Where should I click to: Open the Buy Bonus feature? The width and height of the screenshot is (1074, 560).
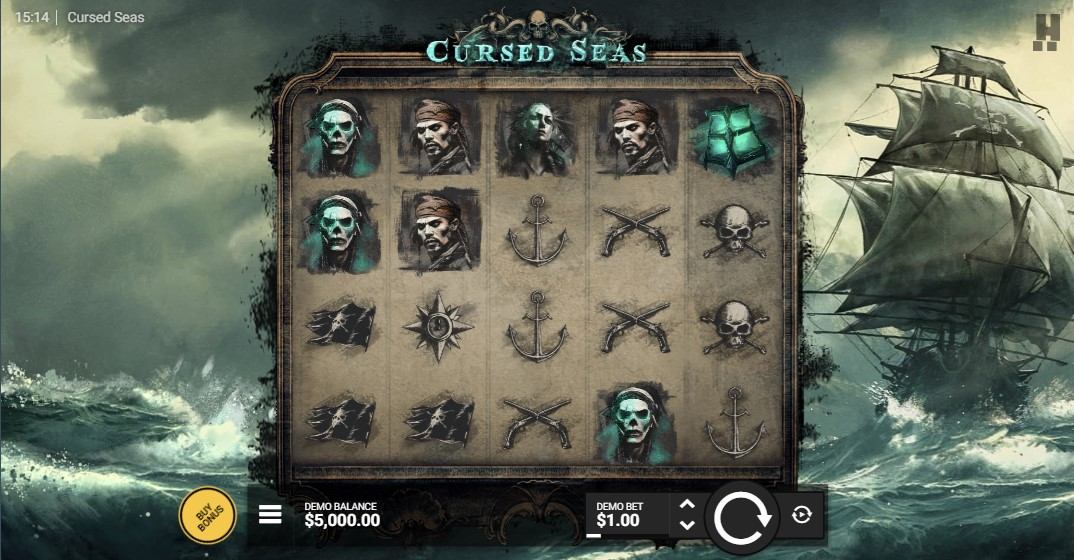pos(207,515)
